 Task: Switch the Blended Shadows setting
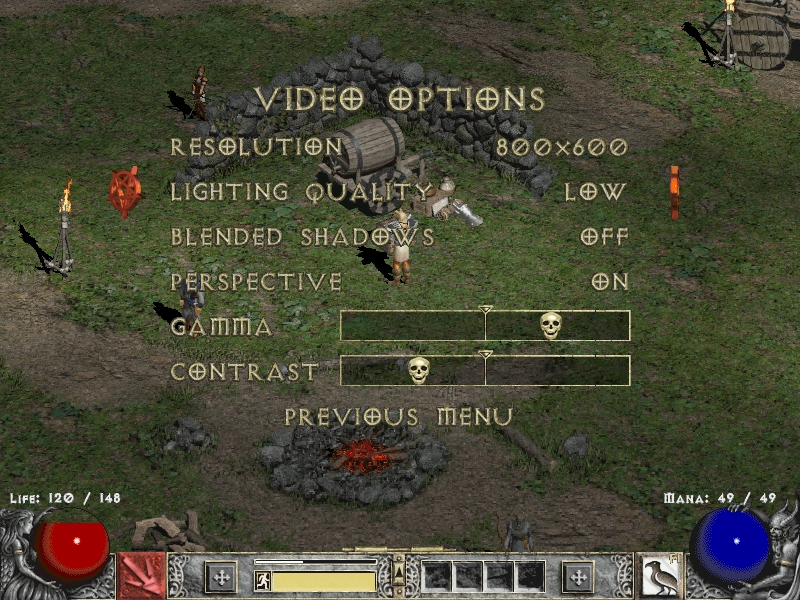tap(400, 237)
